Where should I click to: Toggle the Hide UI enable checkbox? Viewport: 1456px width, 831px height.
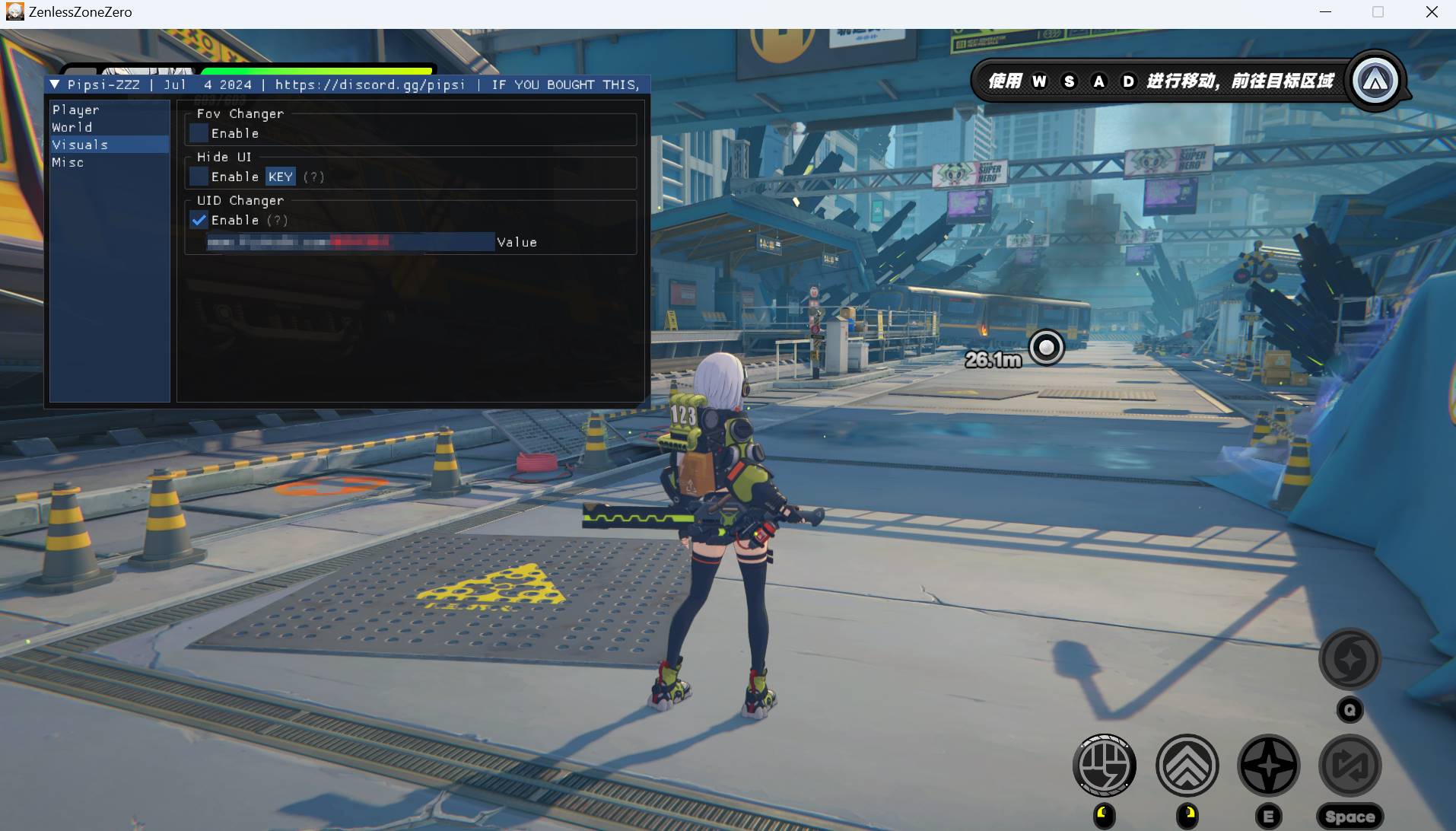point(199,177)
